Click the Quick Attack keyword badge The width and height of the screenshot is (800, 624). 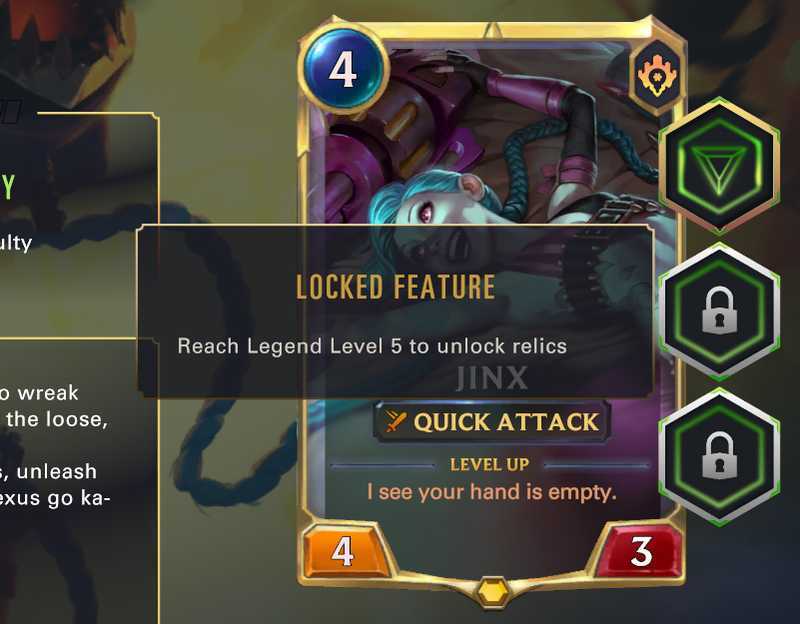(x=492, y=422)
